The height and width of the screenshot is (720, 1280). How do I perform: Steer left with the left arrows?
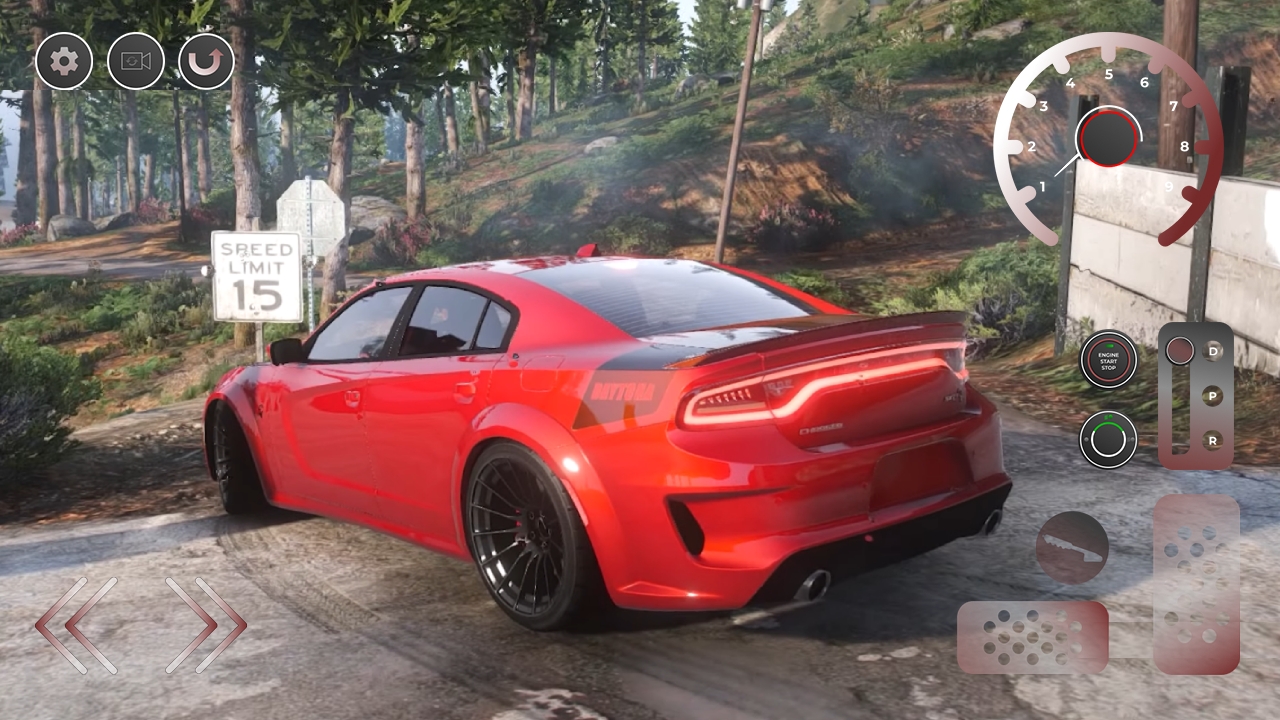(77, 626)
